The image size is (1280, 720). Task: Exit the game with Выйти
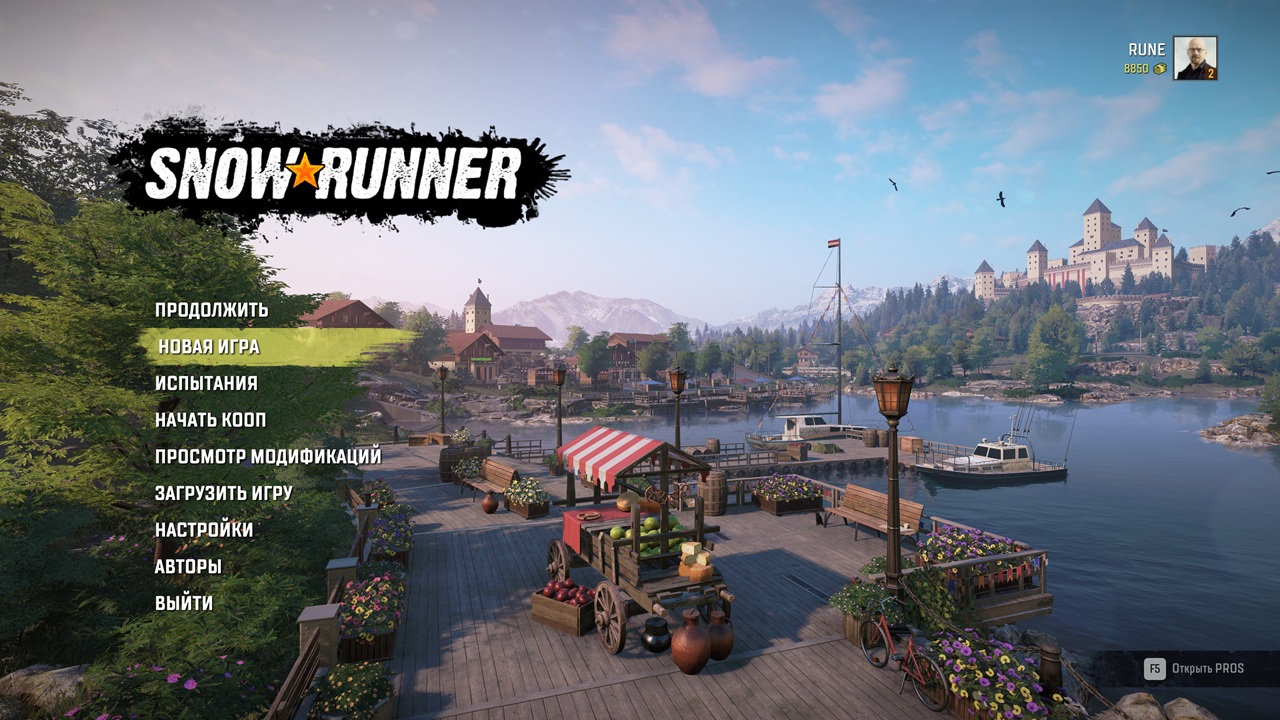tap(184, 603)
